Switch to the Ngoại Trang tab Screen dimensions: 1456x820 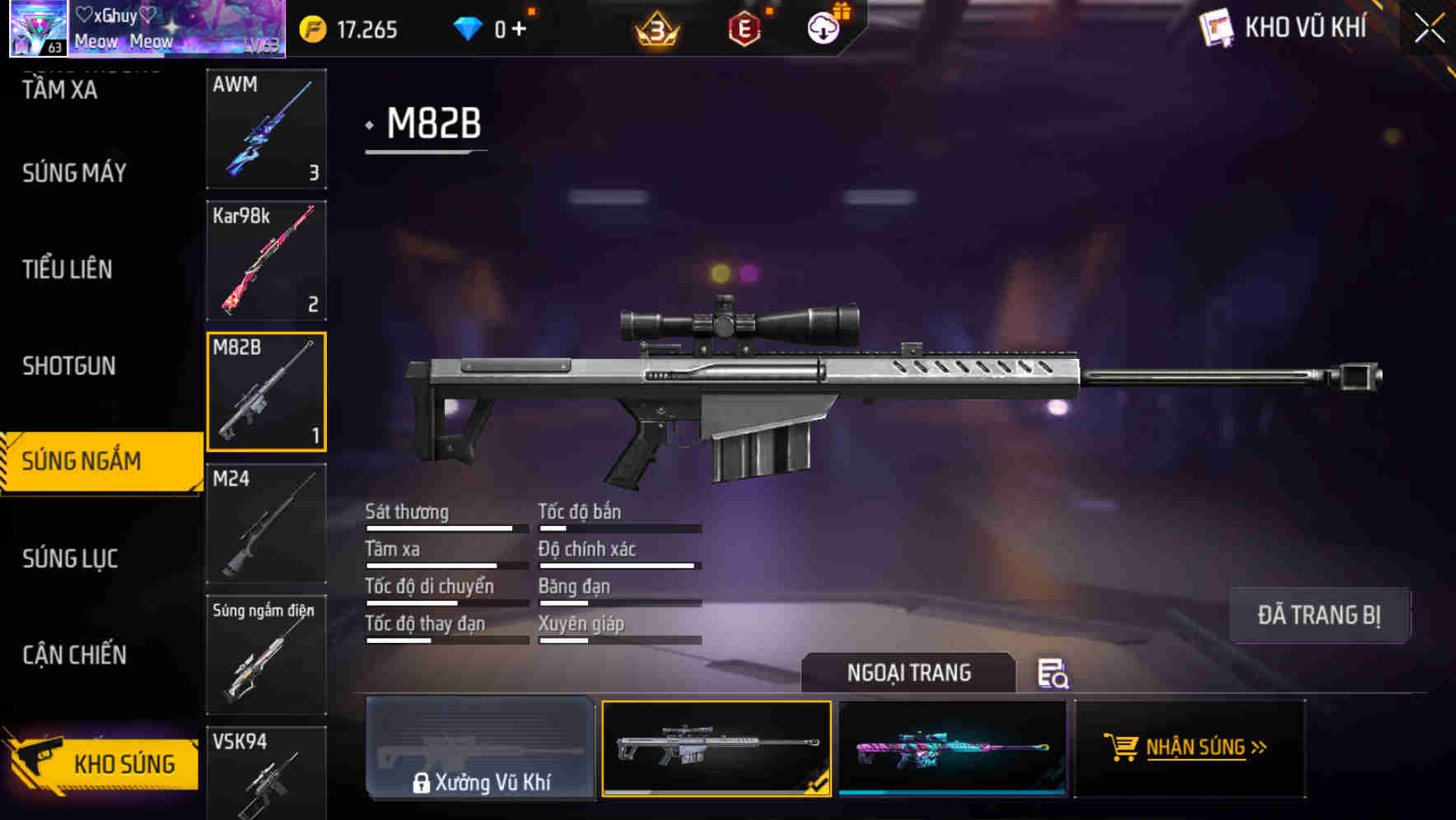coord(910,673)
